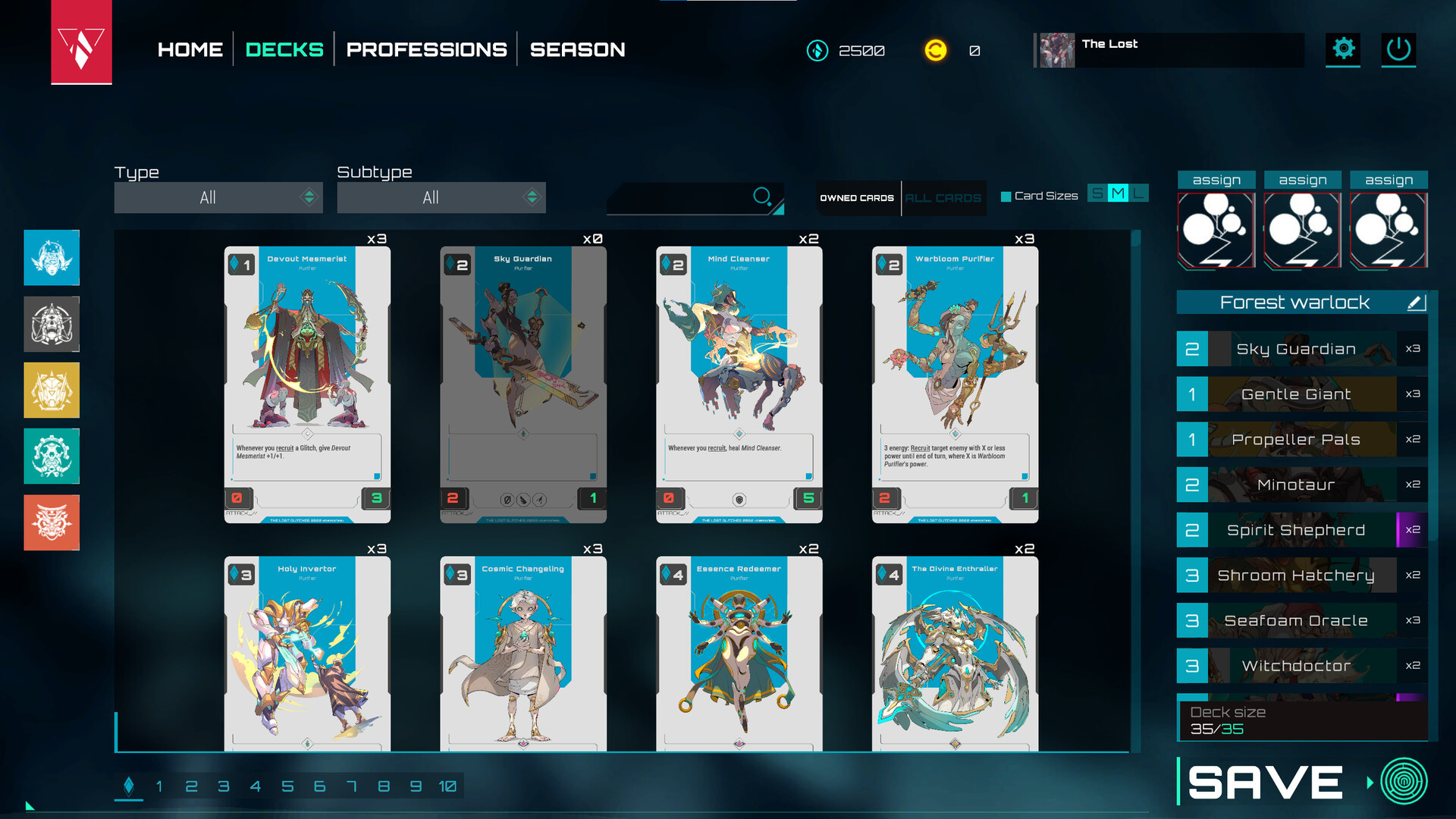Choose the Mind Cleanser card
The height and width of the screenshot is (819, 1456).
(x=739, y=384)
